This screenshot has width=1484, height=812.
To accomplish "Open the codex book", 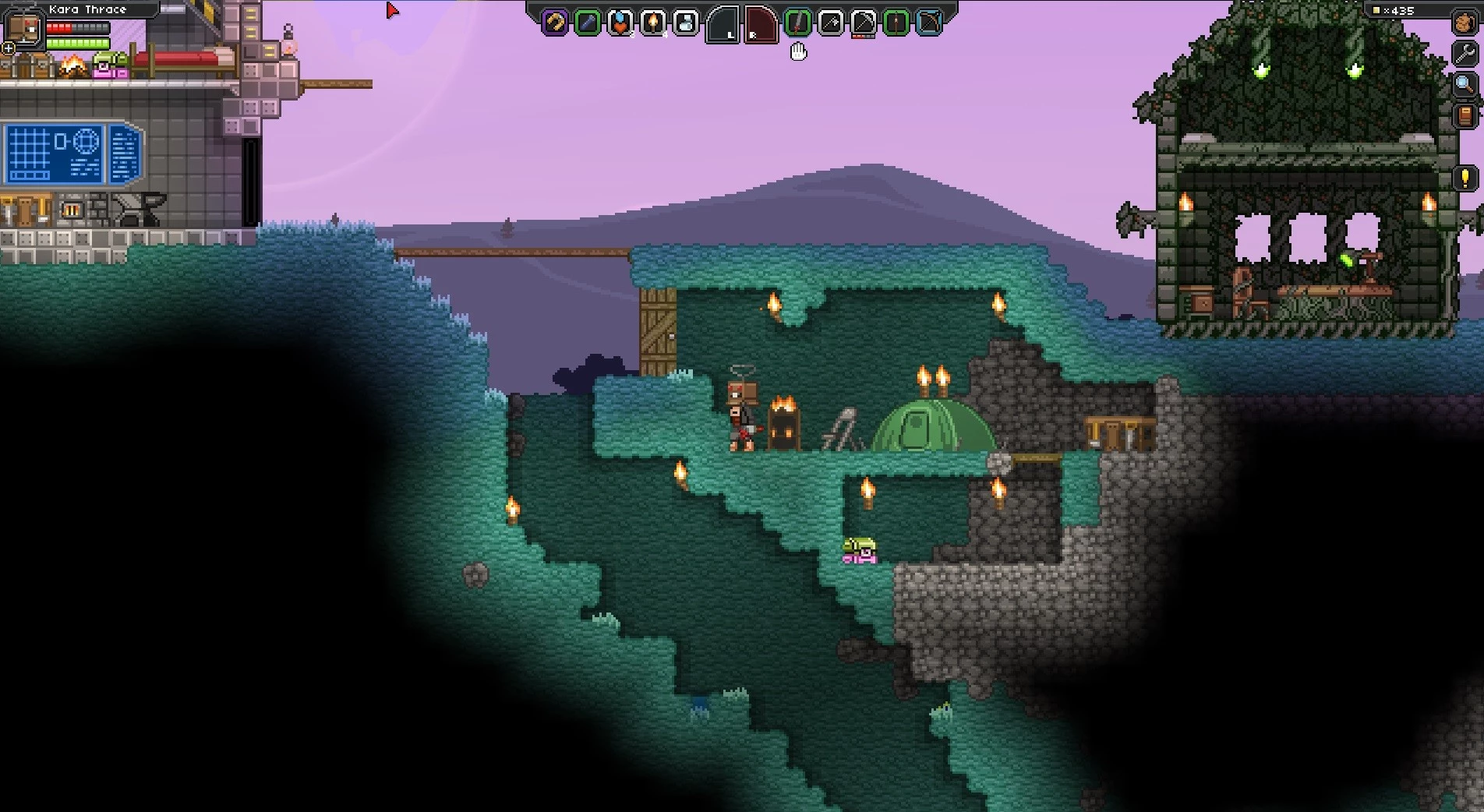I will click(1465, 116).
